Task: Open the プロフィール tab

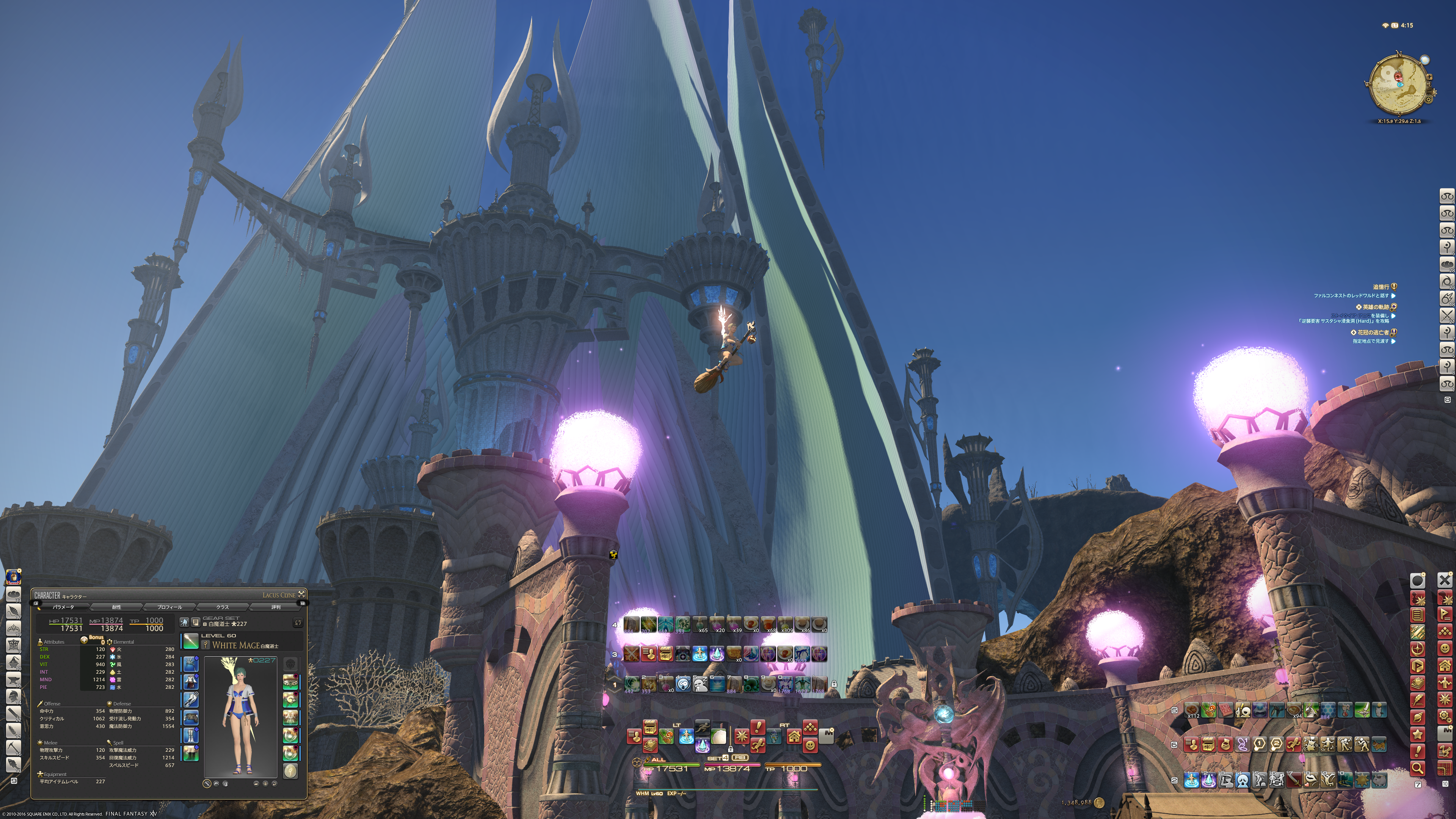Action: [169, 607]
